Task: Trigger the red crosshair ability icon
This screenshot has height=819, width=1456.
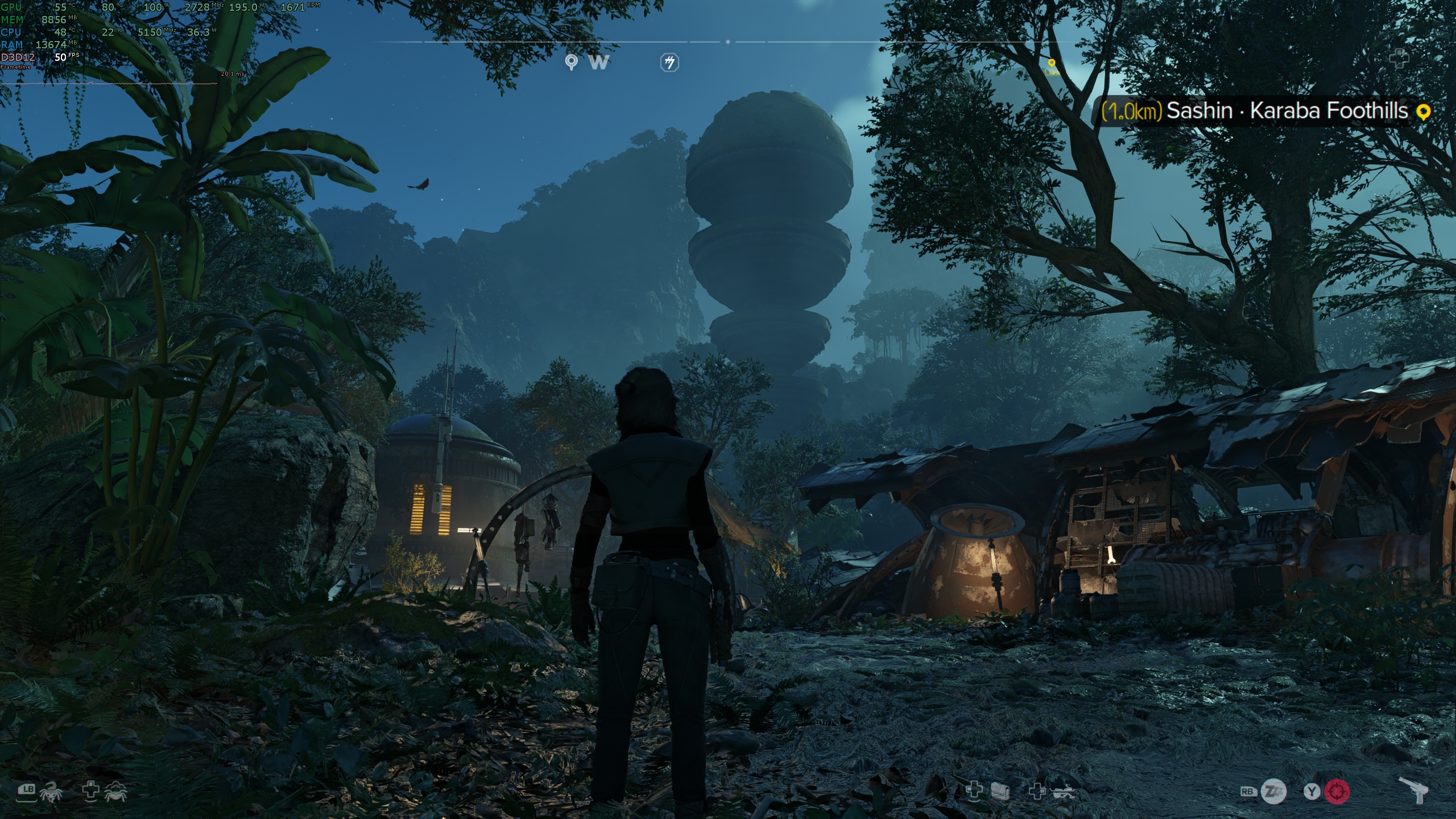Action: tap(1337, 792)
